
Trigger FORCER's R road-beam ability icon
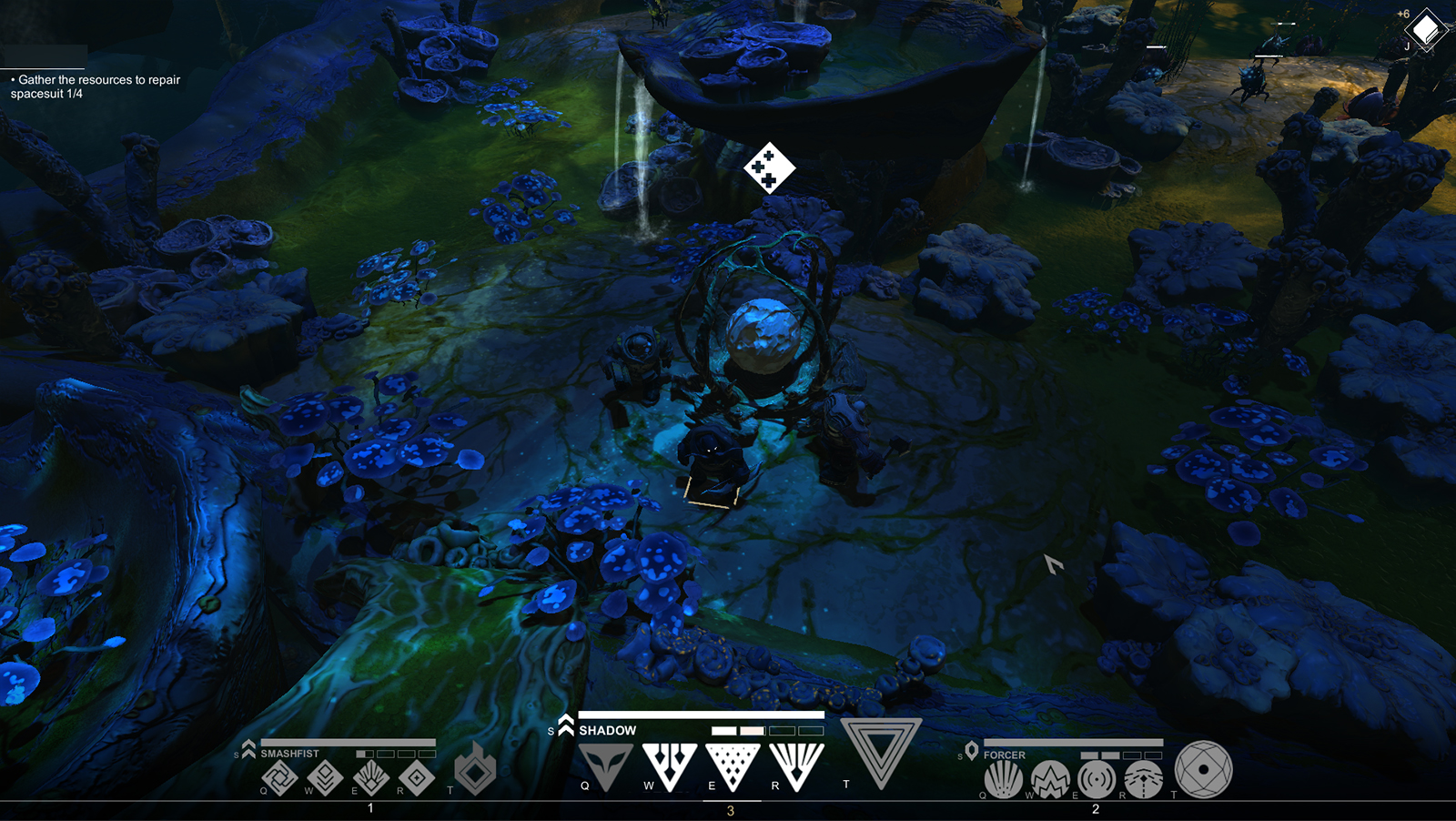pyautogui.click(x=1143, y=779)
